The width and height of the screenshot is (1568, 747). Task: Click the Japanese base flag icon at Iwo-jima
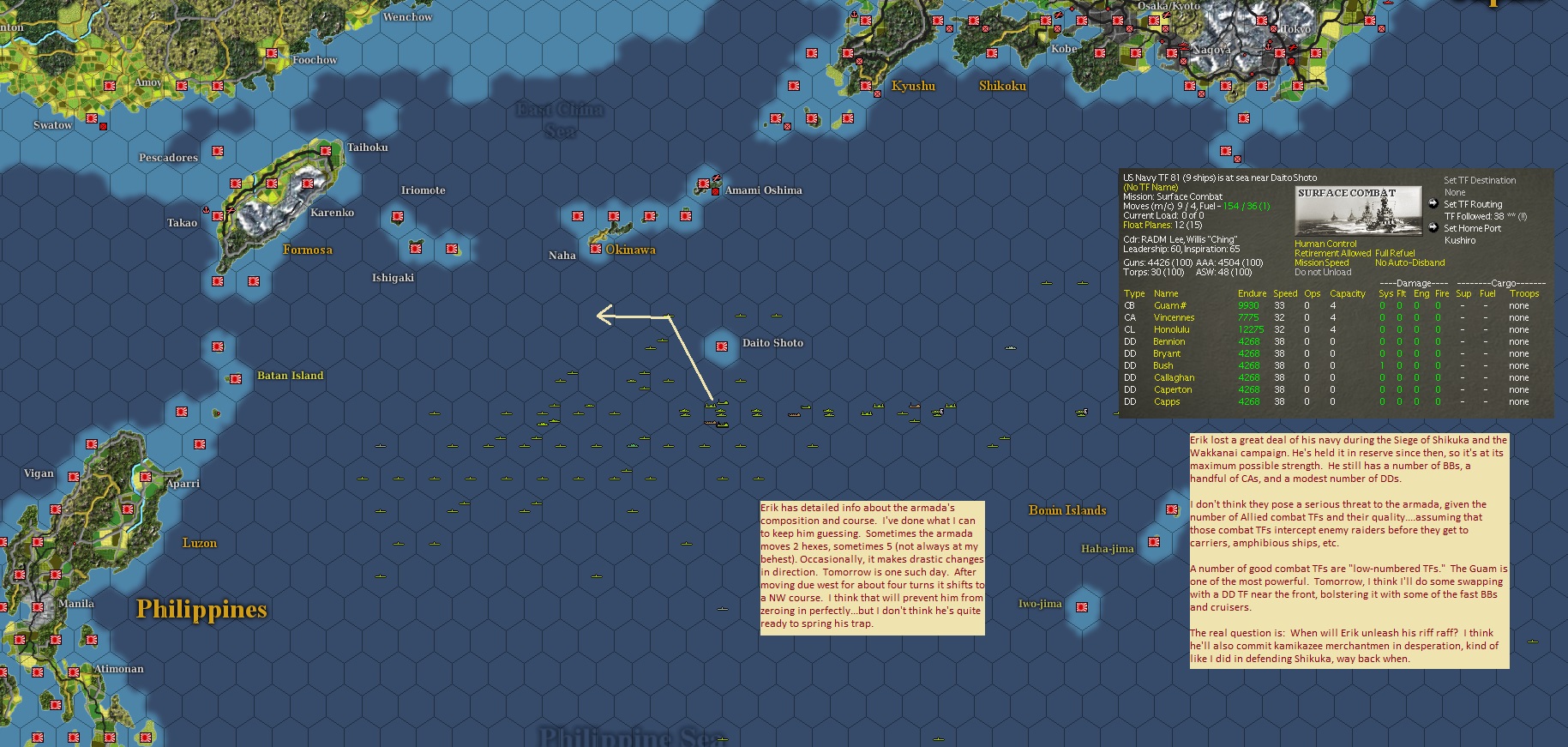pos(1082,607)
